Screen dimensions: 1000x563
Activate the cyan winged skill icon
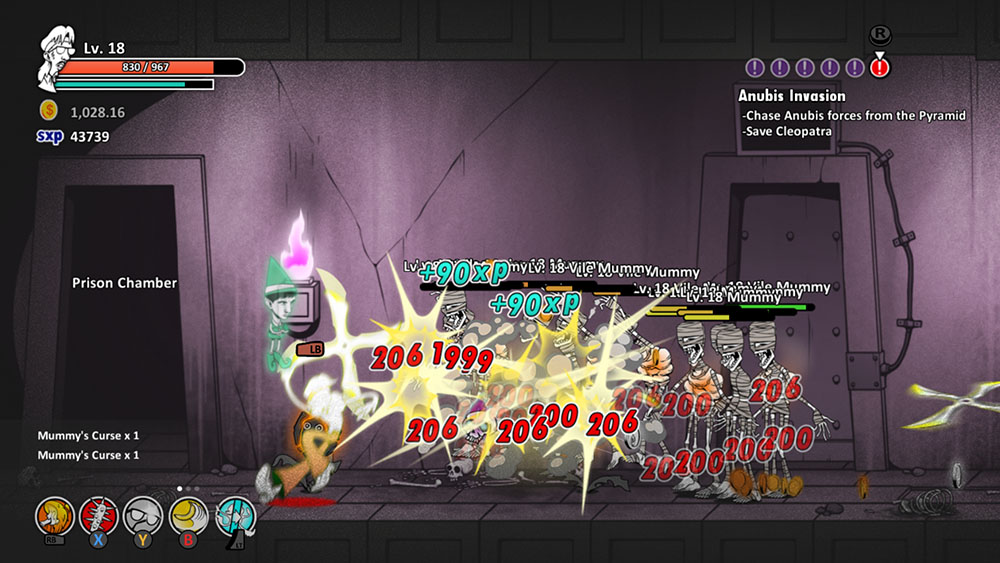[x=235, y=516]
